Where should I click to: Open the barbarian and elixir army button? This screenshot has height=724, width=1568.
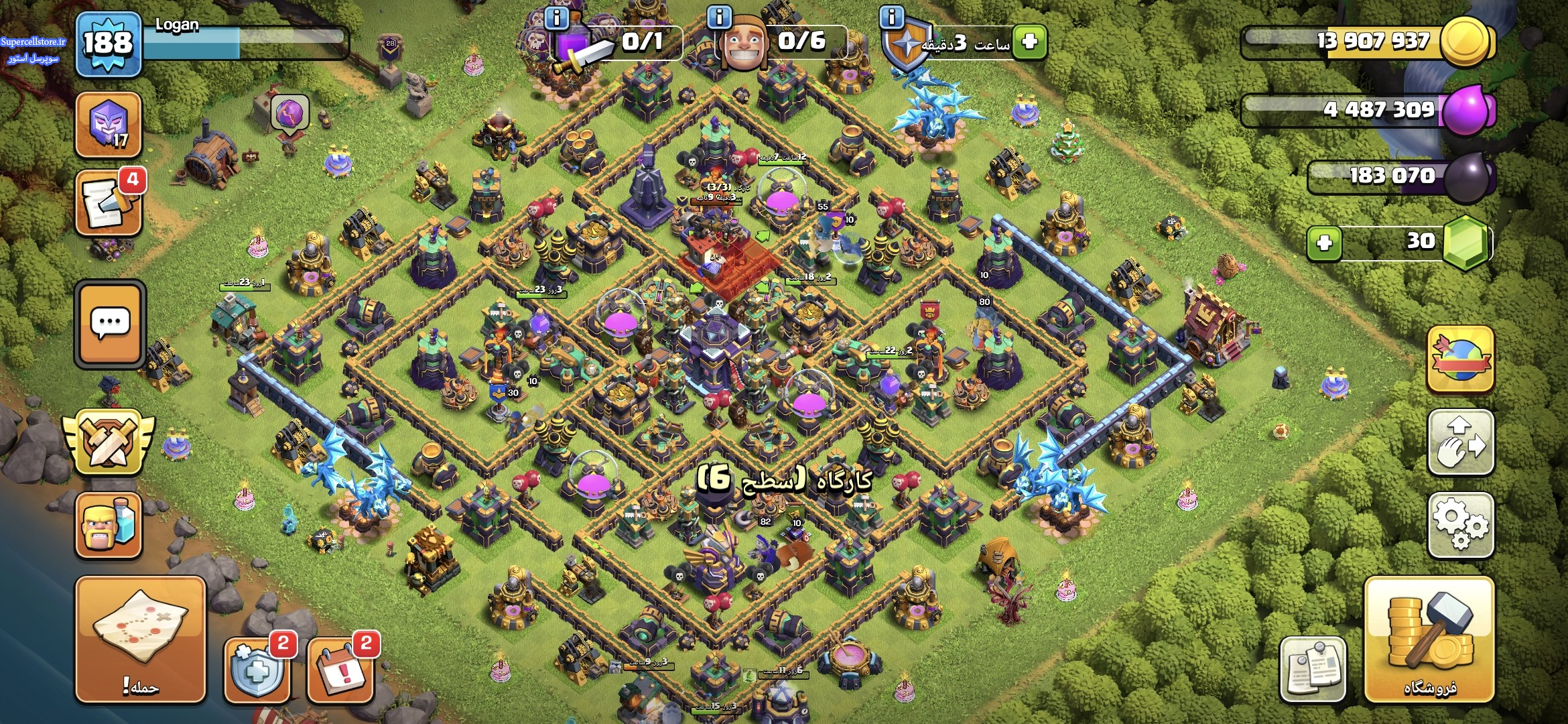(109, 526)
